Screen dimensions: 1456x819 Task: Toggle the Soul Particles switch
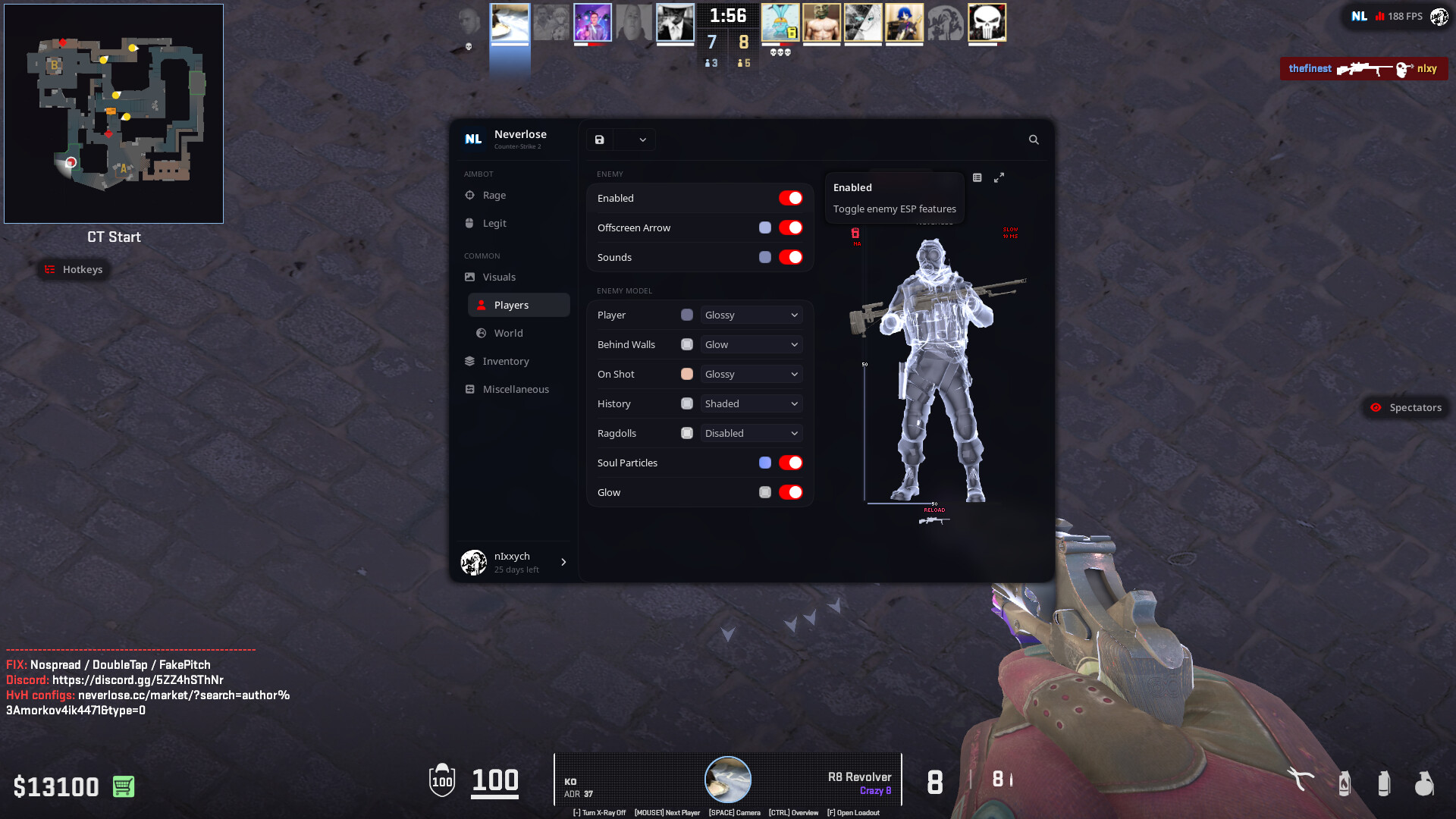pyautogui.click(x=790, y=463)
